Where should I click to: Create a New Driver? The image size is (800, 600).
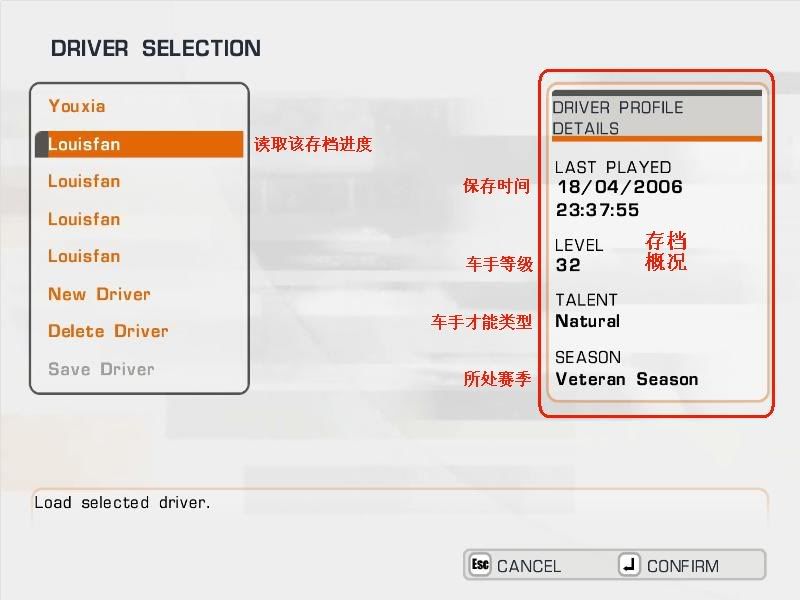(x=99, y=294)
